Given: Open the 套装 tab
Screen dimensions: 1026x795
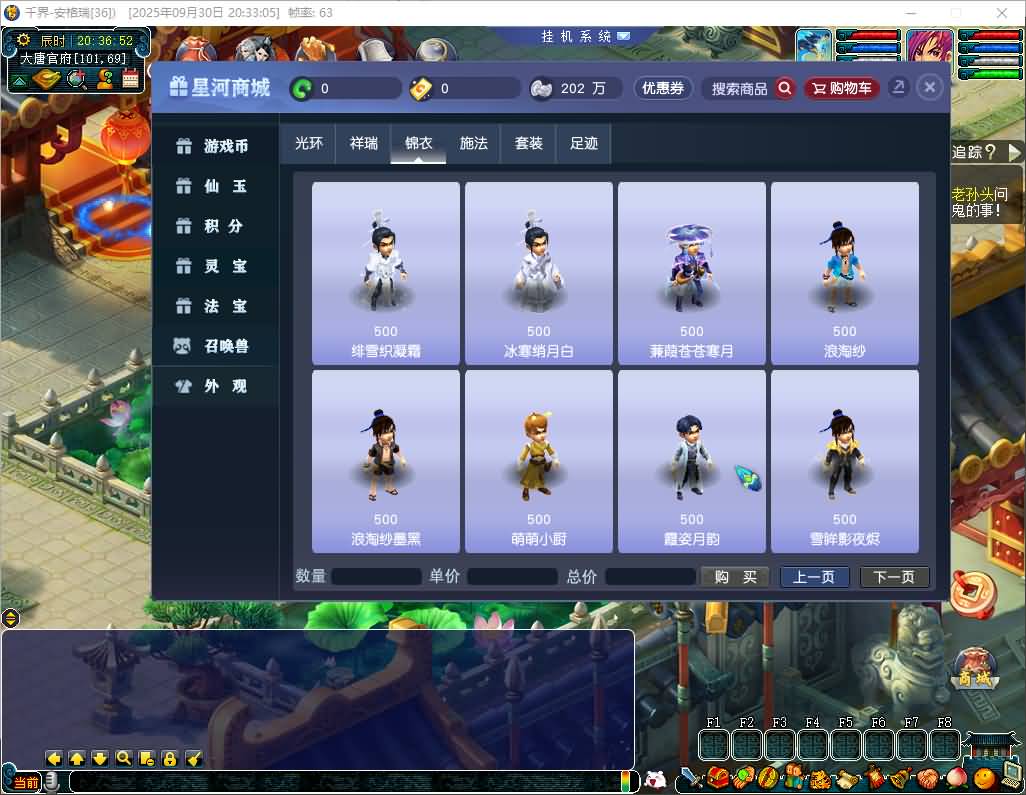Looking at the screenshot, I should click(528, 143).
